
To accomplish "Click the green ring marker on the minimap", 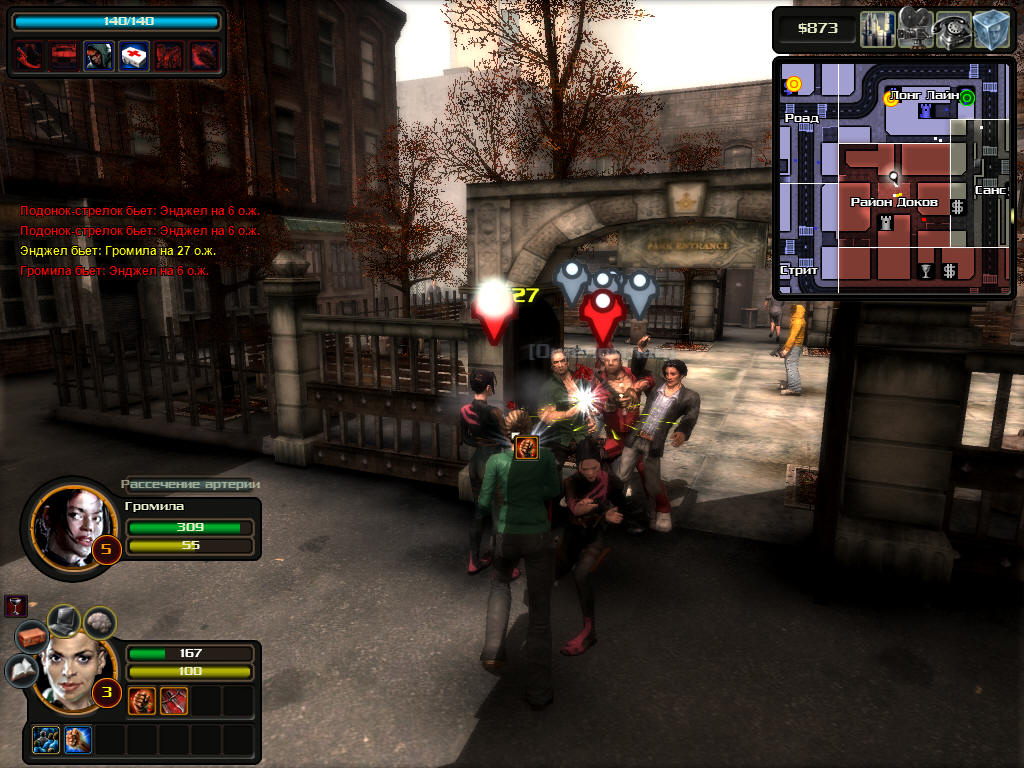I will click(x=967, y=97).
